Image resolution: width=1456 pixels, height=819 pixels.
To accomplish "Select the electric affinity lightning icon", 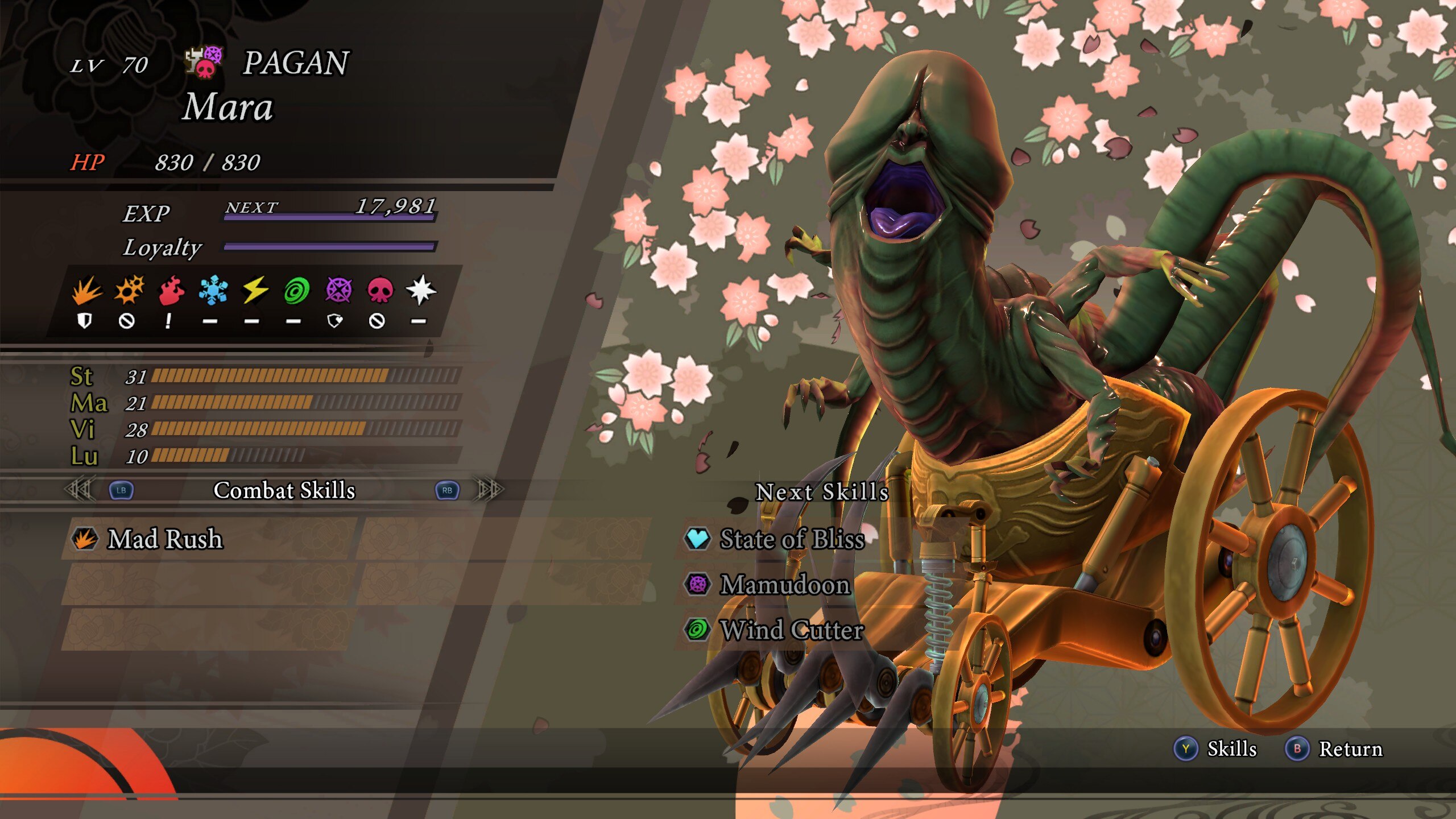I will tap(255, 291).
